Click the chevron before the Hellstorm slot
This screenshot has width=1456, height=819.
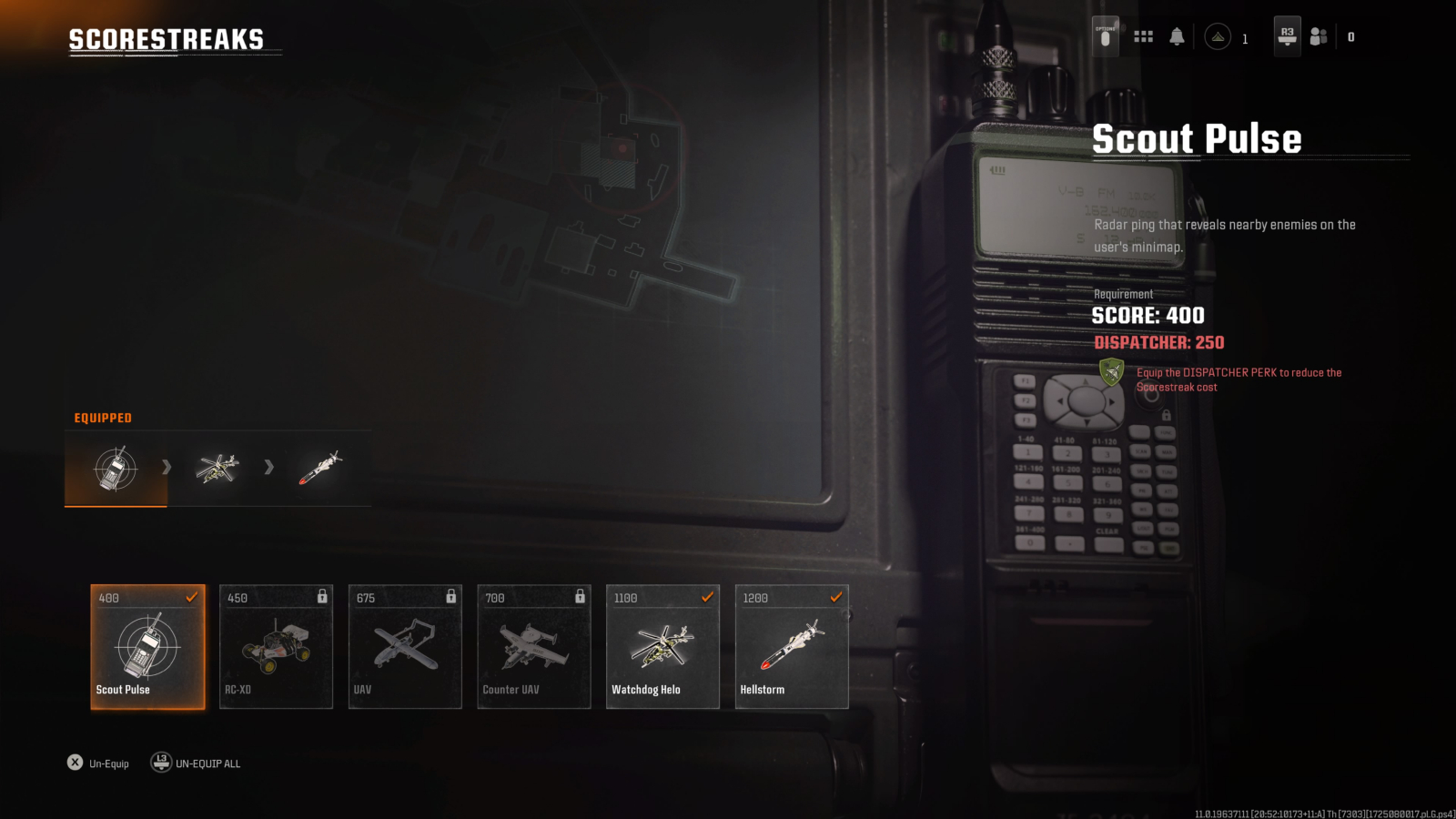click(268, 468)
